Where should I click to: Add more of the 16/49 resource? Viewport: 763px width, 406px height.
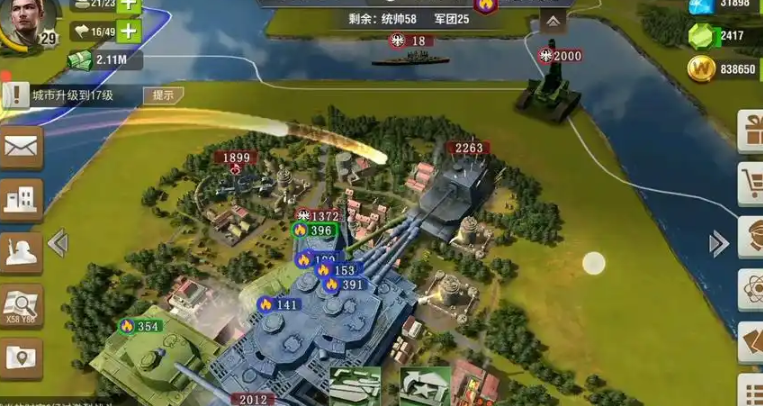(x=128, y=32)
